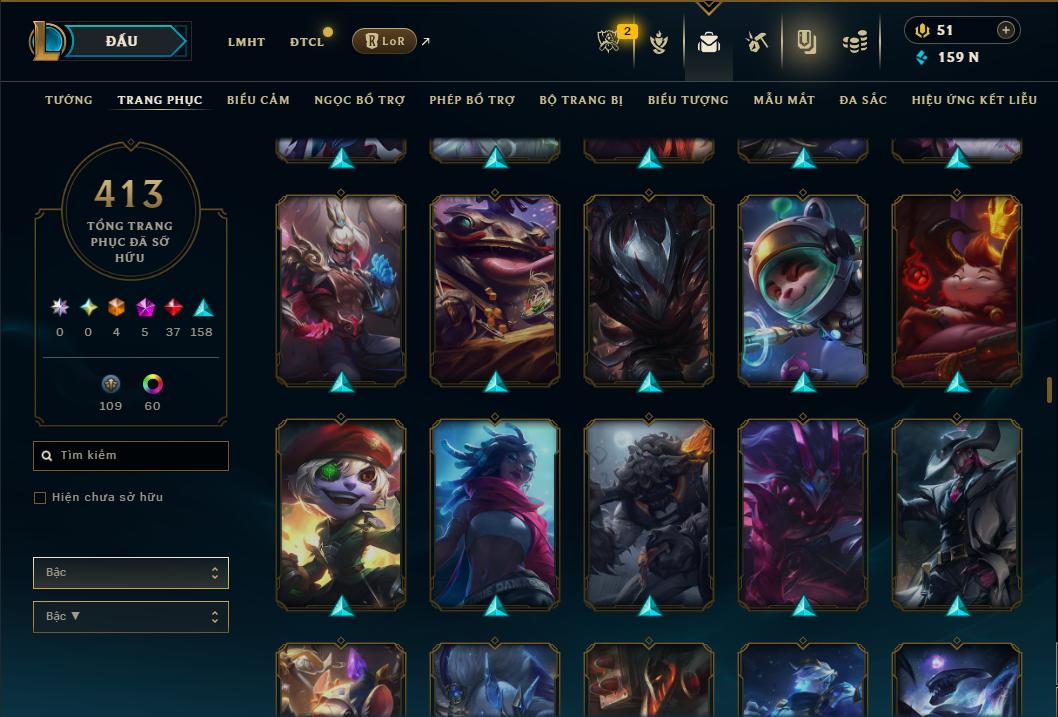The image size is (1058, 717).
Task: Choose the Tahm Kench toad skin card
Action: 495,288
